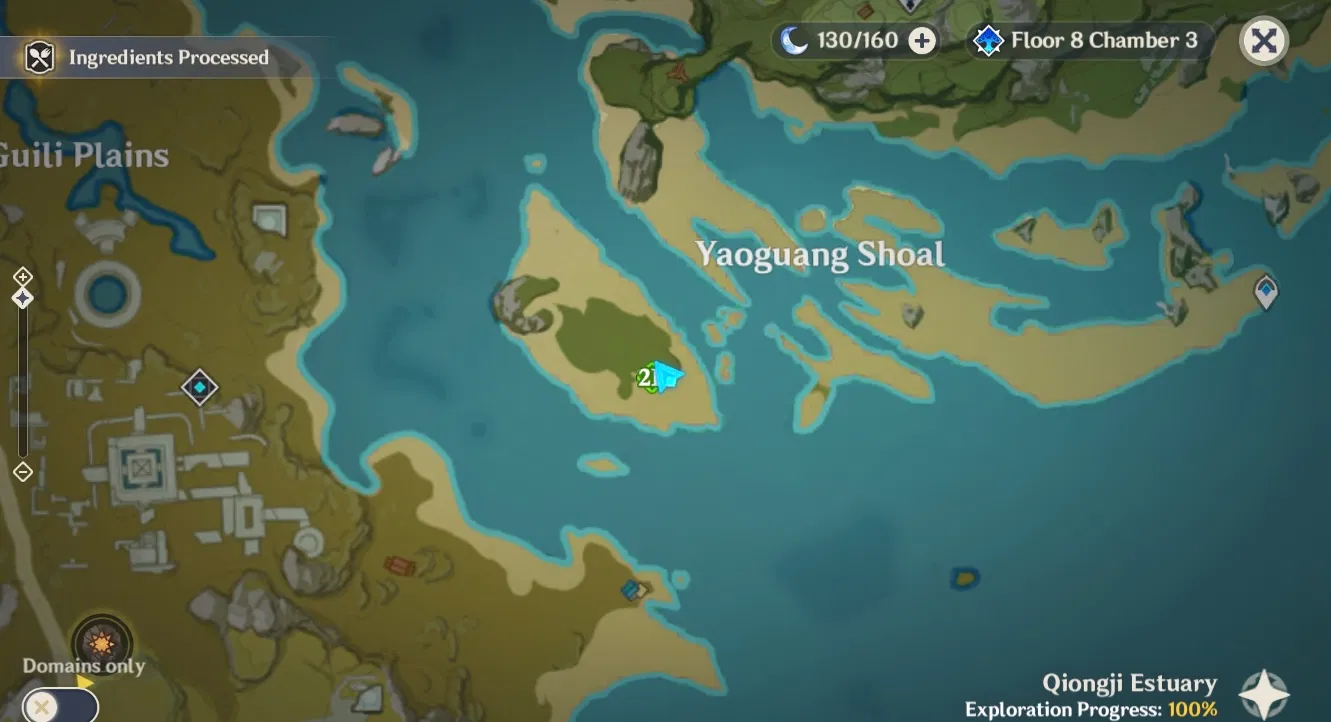Open the Ingredients Processed notification banner
This screenshot has height=722, width=1331.
(x=168, y=57)
